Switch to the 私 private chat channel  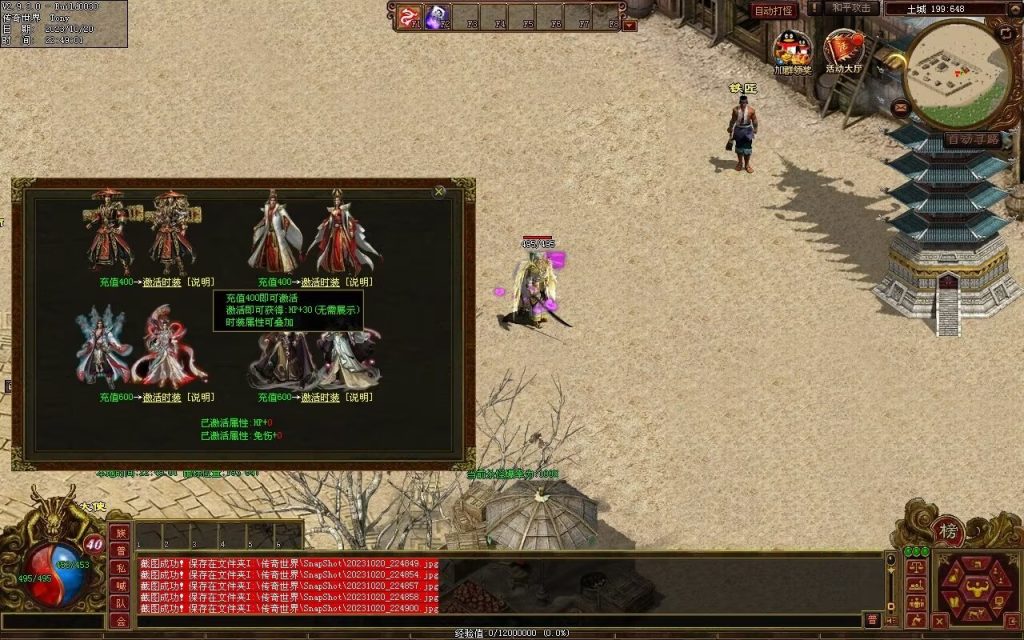pos(120,569)
